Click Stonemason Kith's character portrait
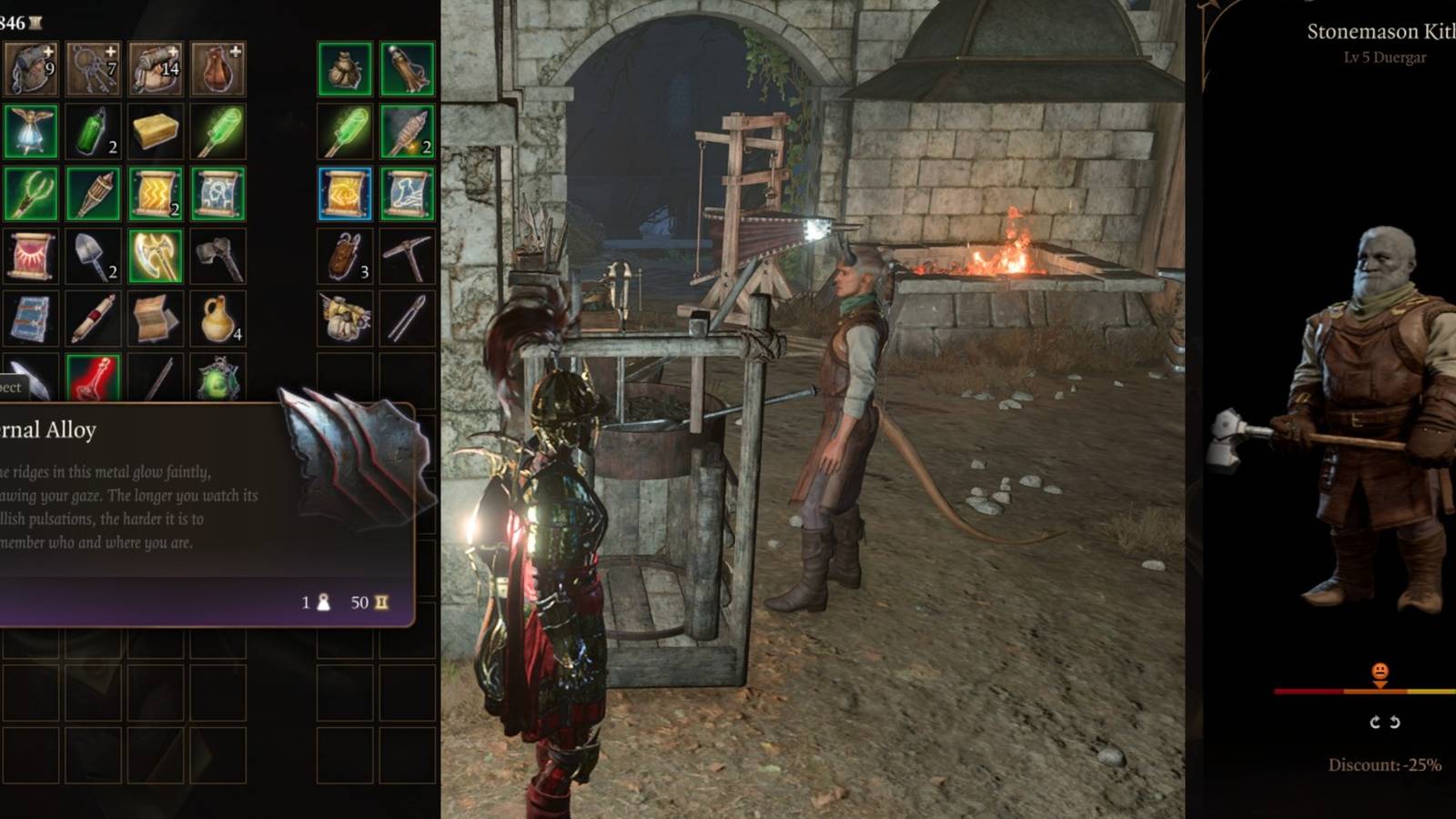The width and height of the screenshot is (1456, 819). 1365,409
